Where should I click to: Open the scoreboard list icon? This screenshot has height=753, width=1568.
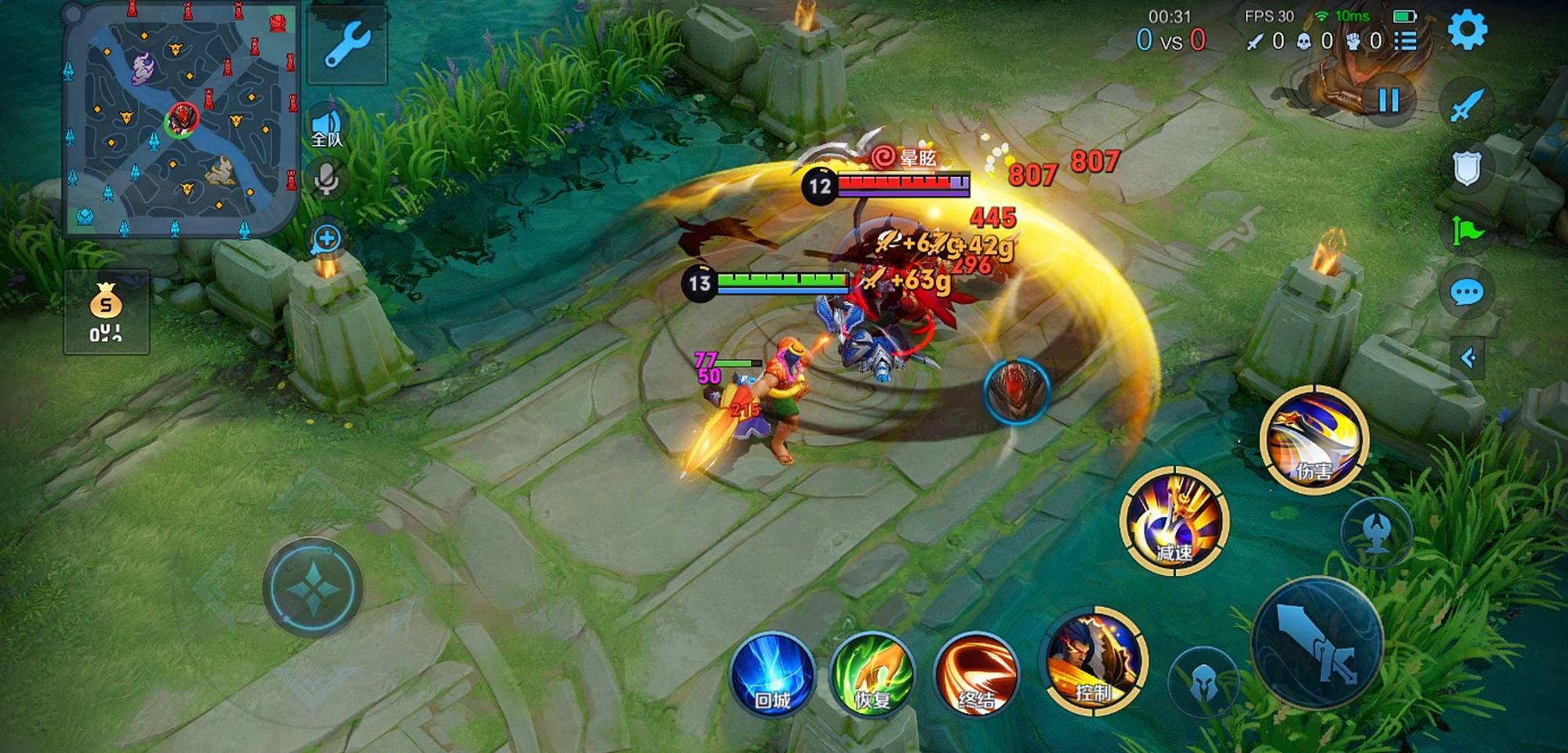click(1406, 41)
